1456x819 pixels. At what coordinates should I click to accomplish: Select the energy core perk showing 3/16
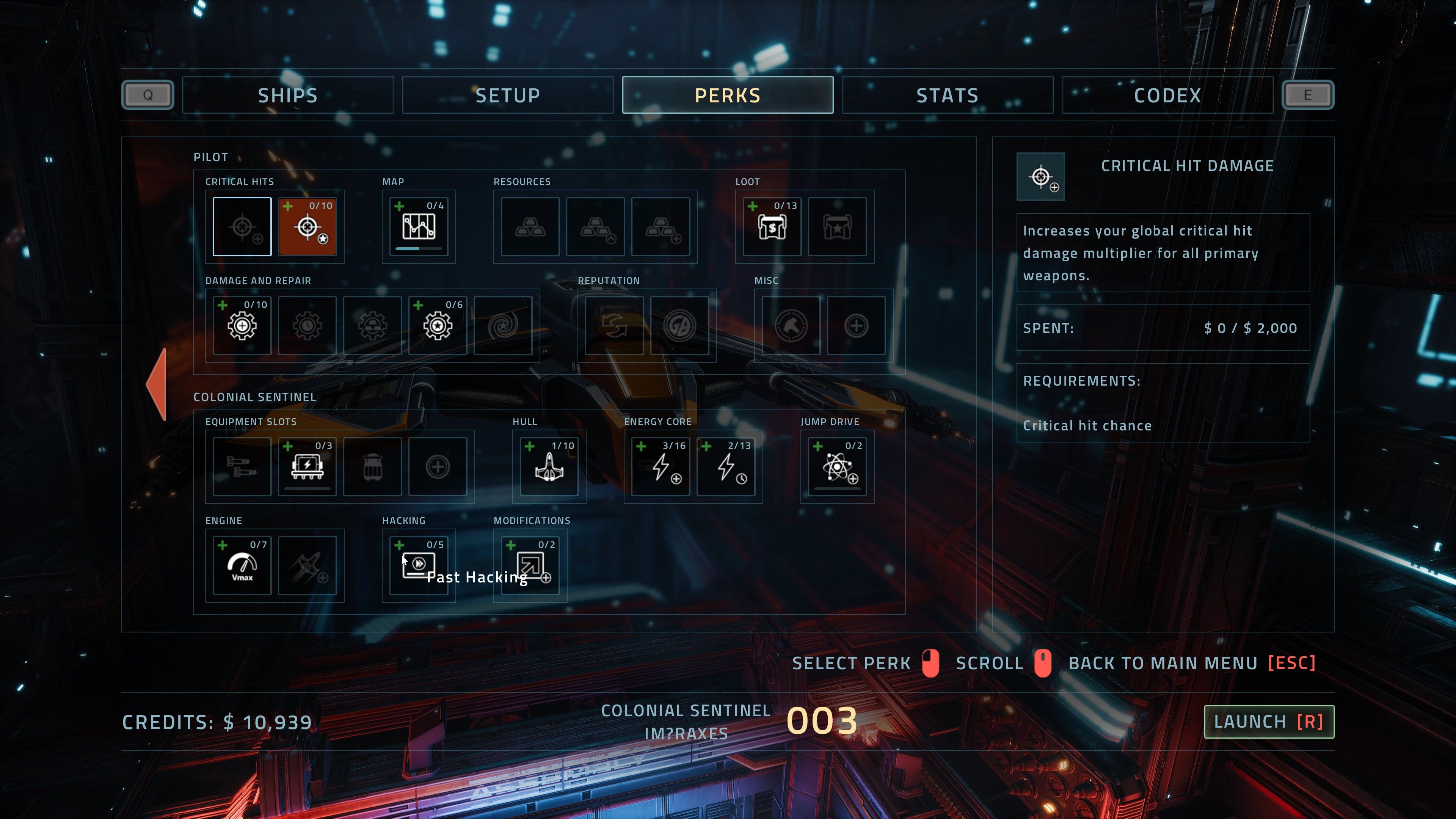click(660, 467)
